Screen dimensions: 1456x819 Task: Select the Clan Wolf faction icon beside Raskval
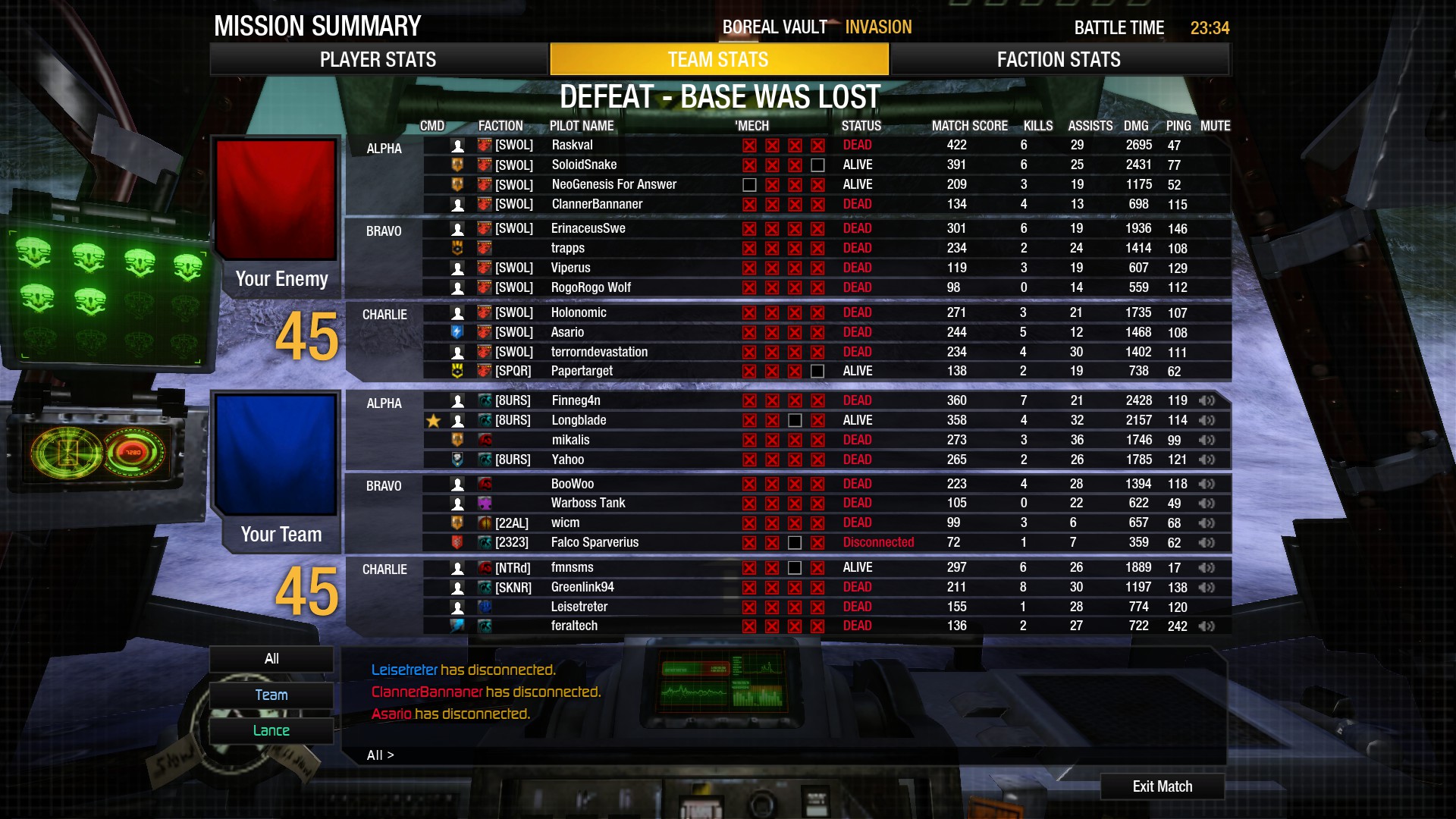[484, 145]
